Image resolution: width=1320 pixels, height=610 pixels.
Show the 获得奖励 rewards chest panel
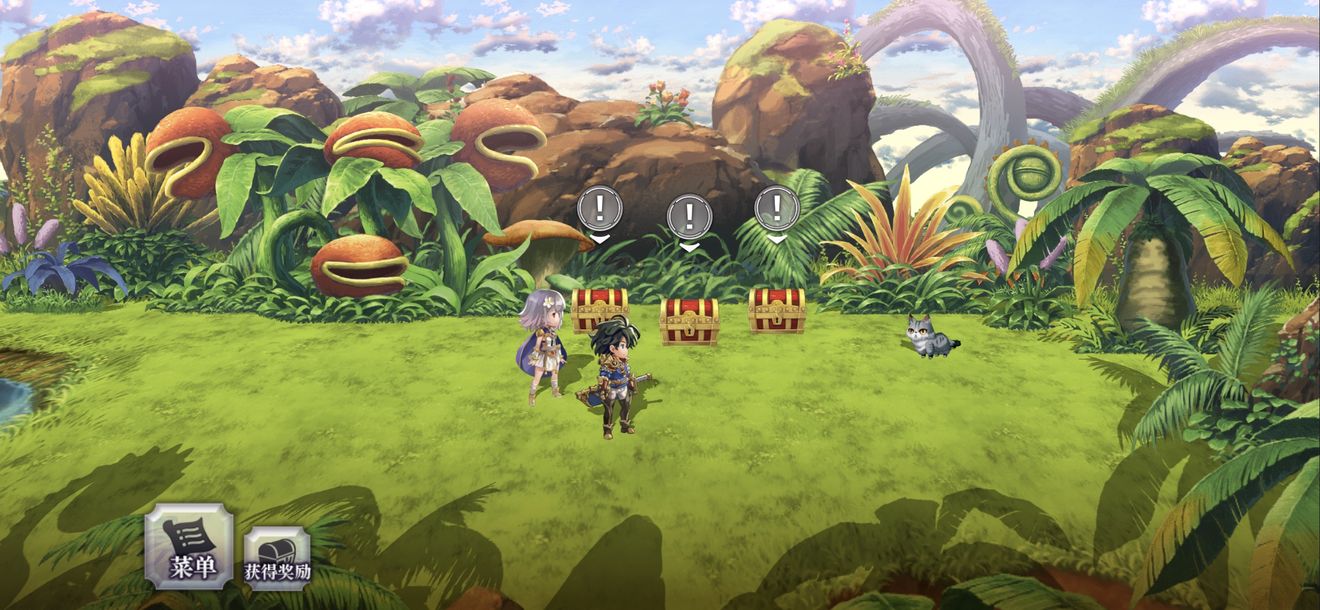[x=277, y=558]
